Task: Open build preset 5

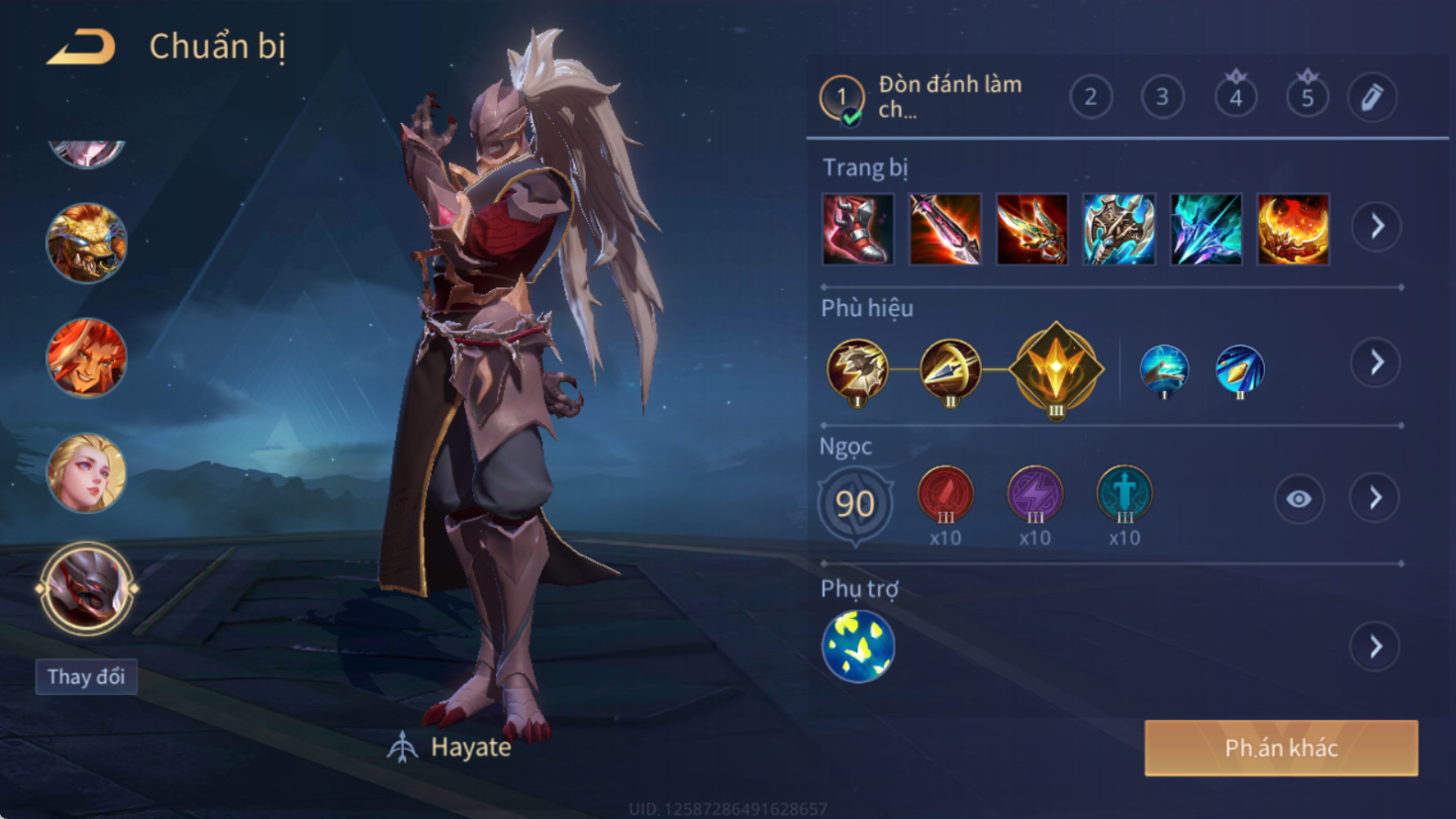Action: pyautogui.click(x=1308, y=97)
